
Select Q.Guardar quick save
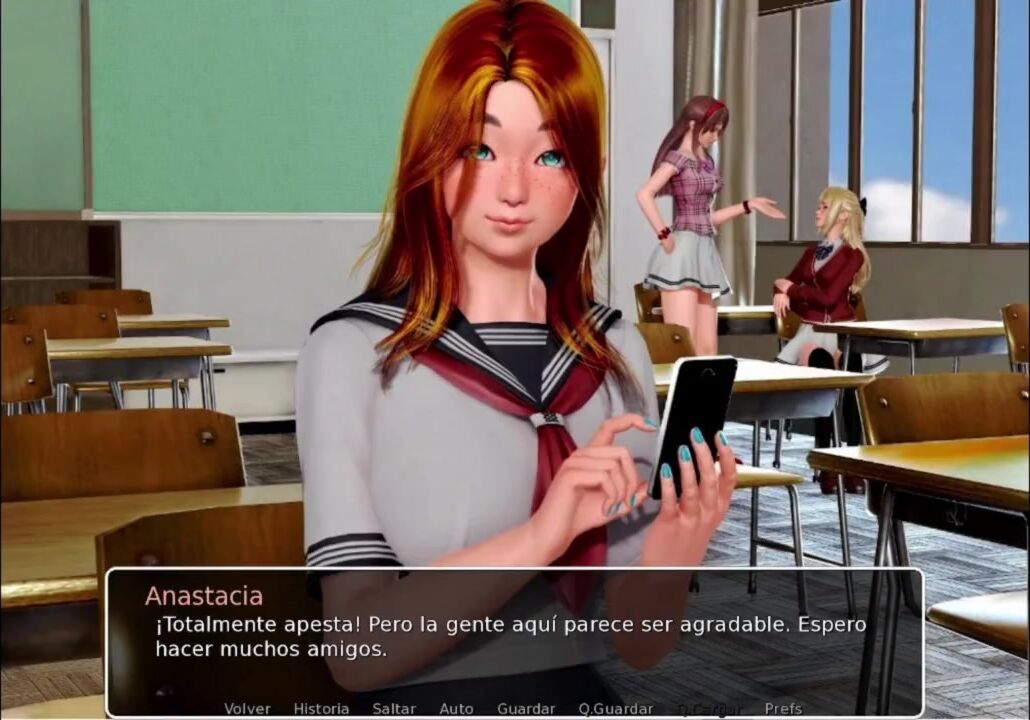(x=615, y=709)
